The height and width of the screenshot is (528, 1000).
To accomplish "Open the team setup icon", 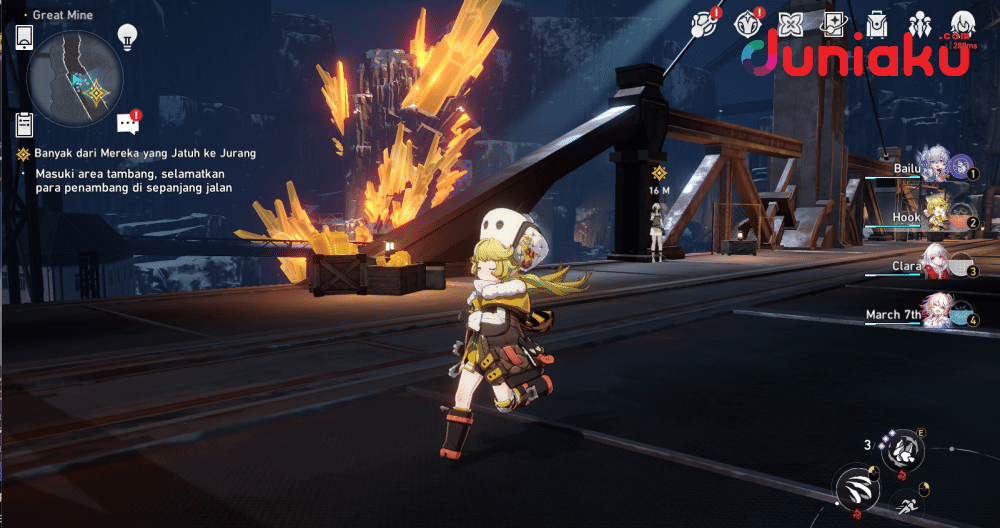I will point(920,24).
